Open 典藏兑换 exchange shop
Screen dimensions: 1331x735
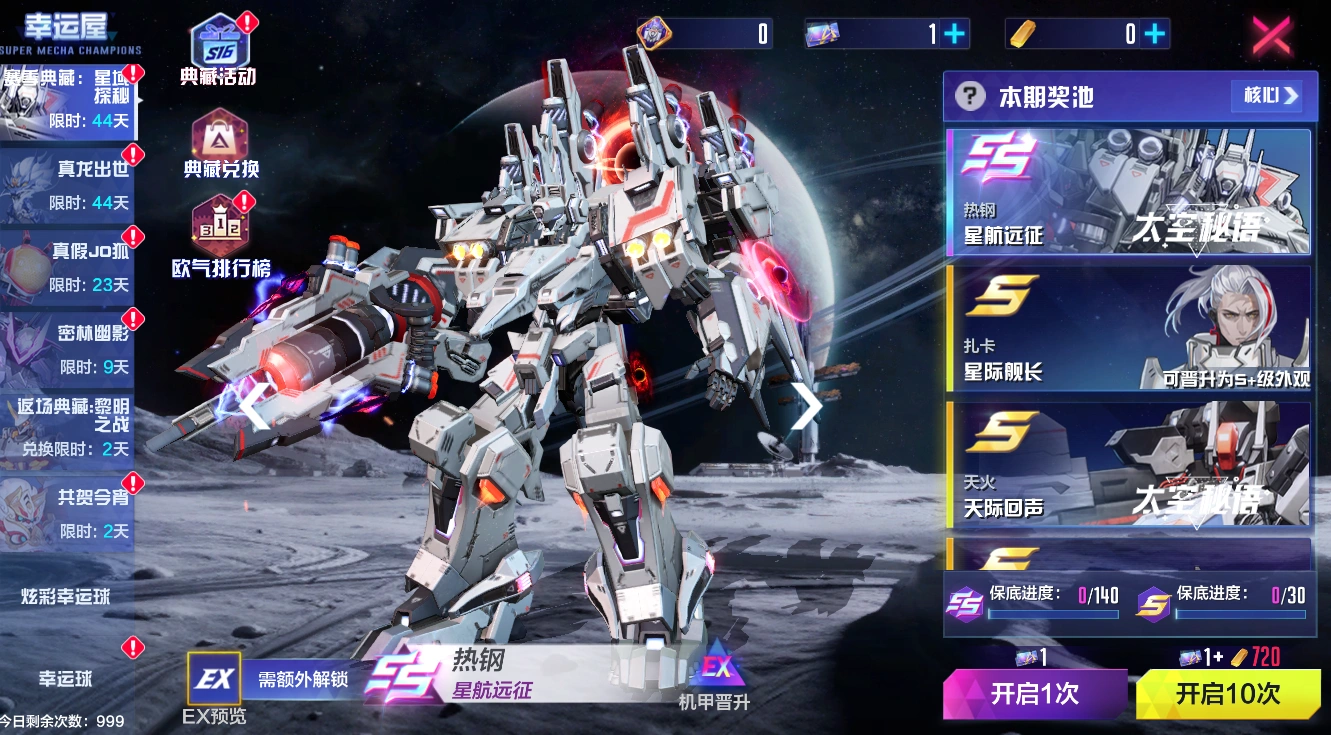tap(221, 144)
